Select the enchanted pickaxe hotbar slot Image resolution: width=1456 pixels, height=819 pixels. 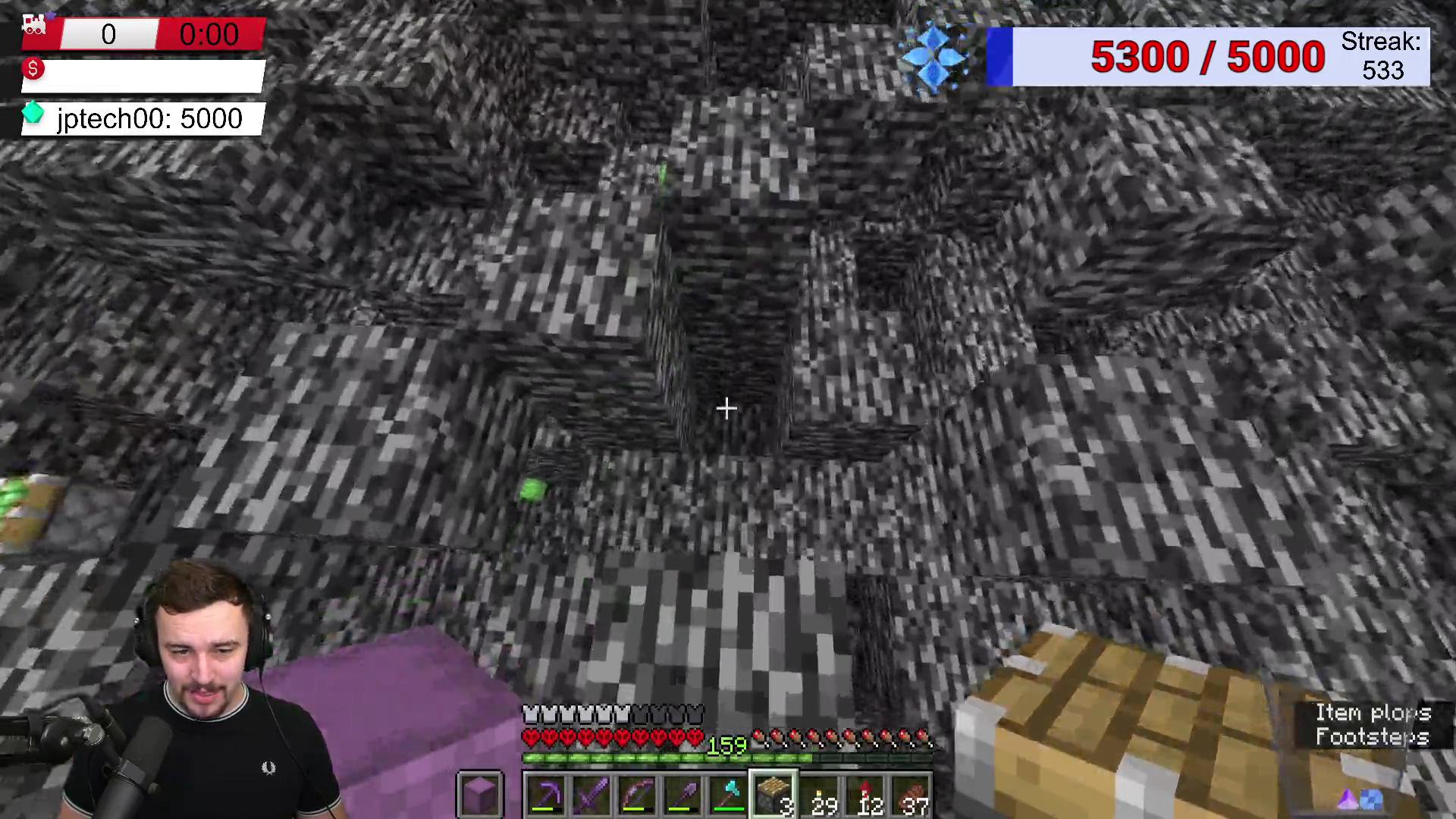(x=546, y=795)
